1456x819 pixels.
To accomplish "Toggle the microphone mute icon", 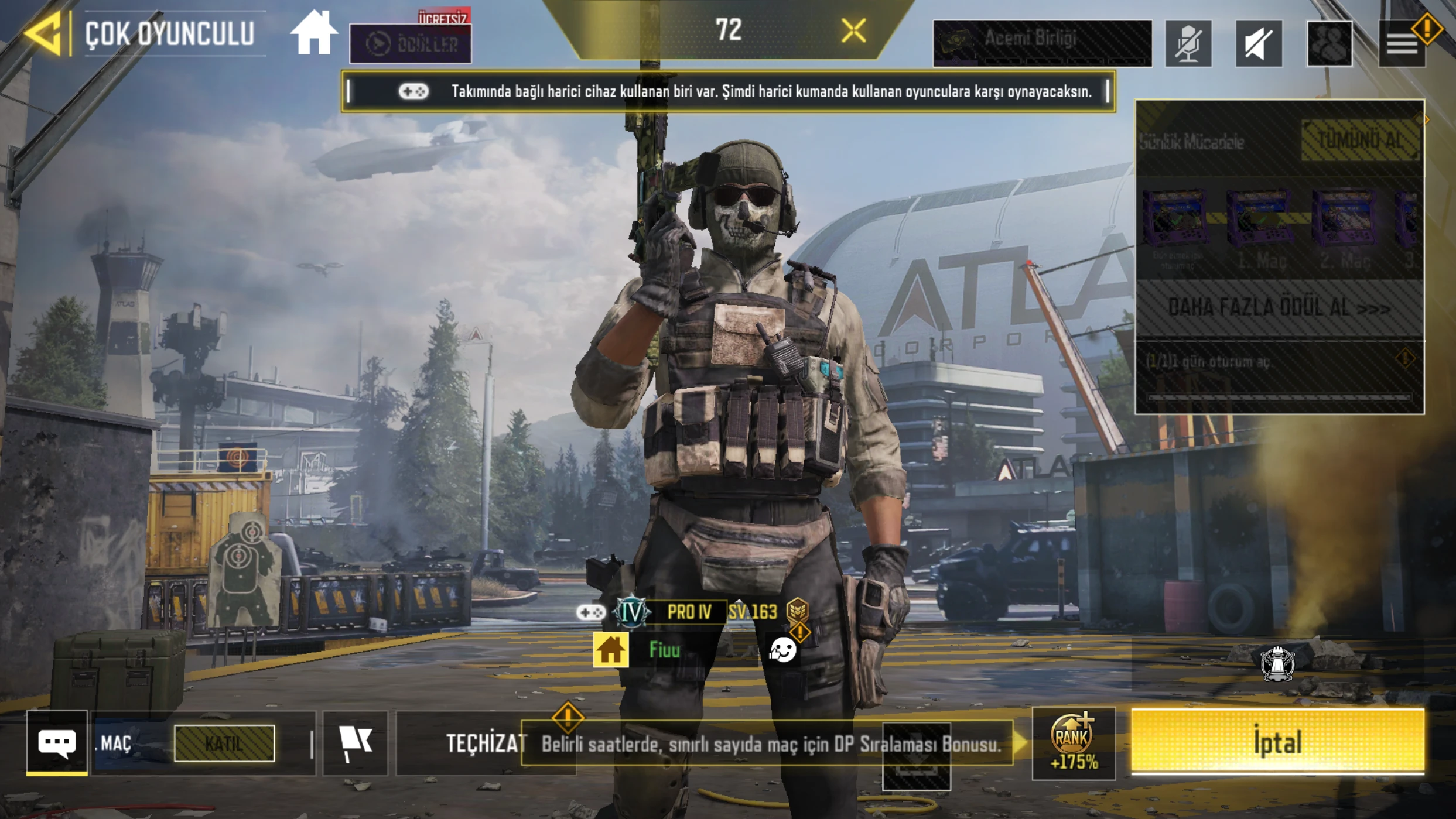I will tap(1188, 43).
